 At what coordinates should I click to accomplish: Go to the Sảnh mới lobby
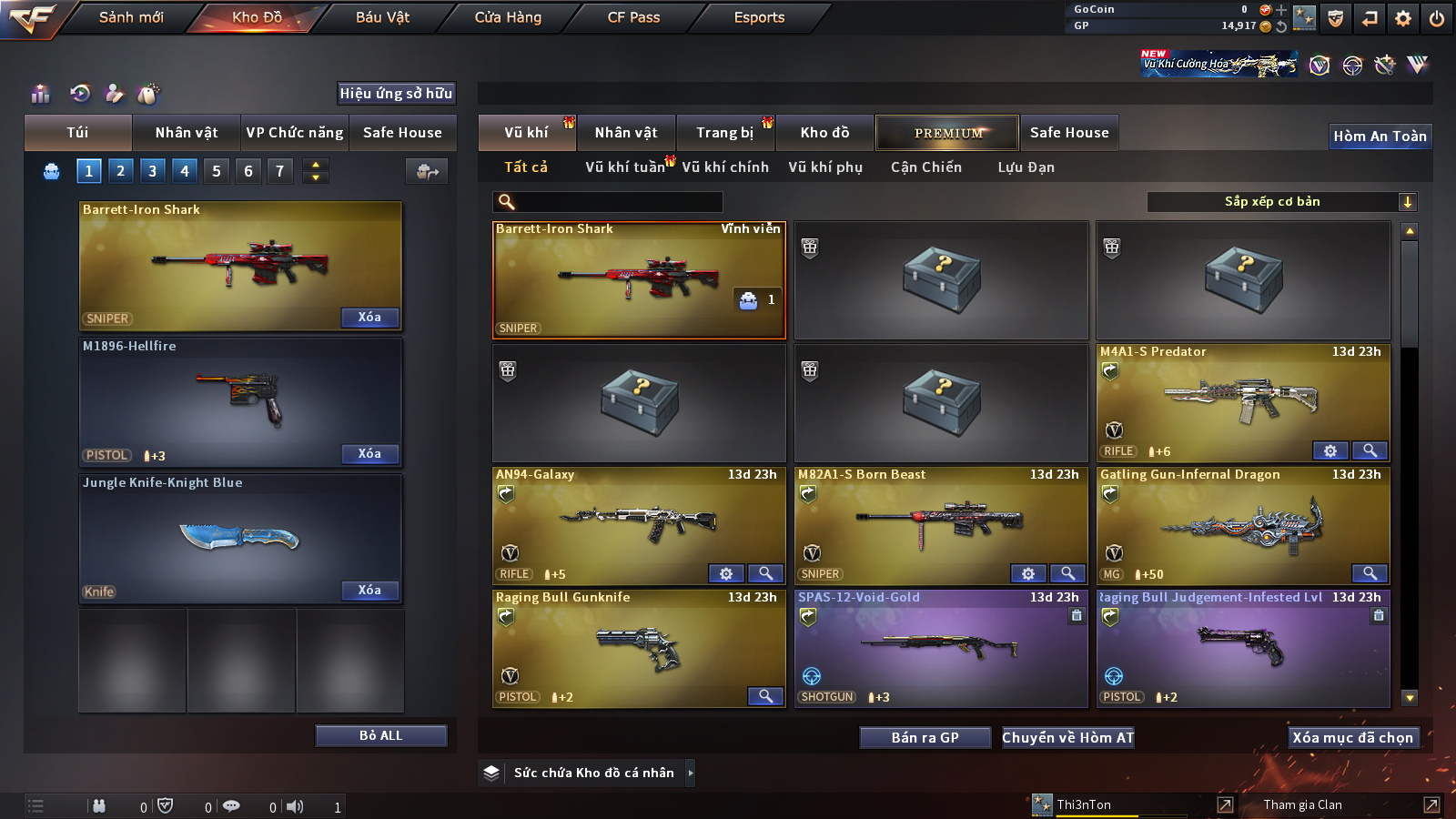coord(131,17)
